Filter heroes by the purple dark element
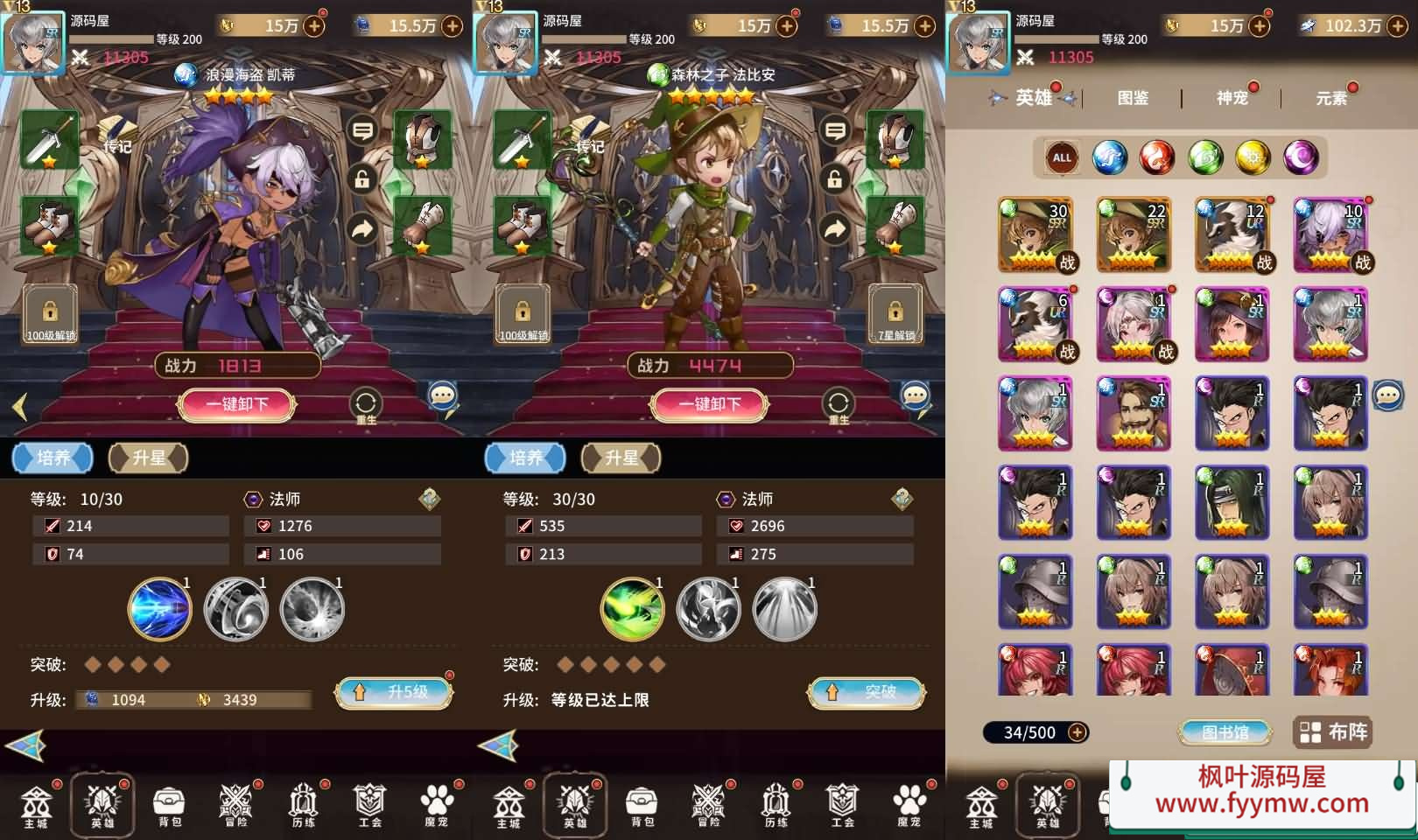Viewport: 1418px width, 840px height. [1301, 158]
